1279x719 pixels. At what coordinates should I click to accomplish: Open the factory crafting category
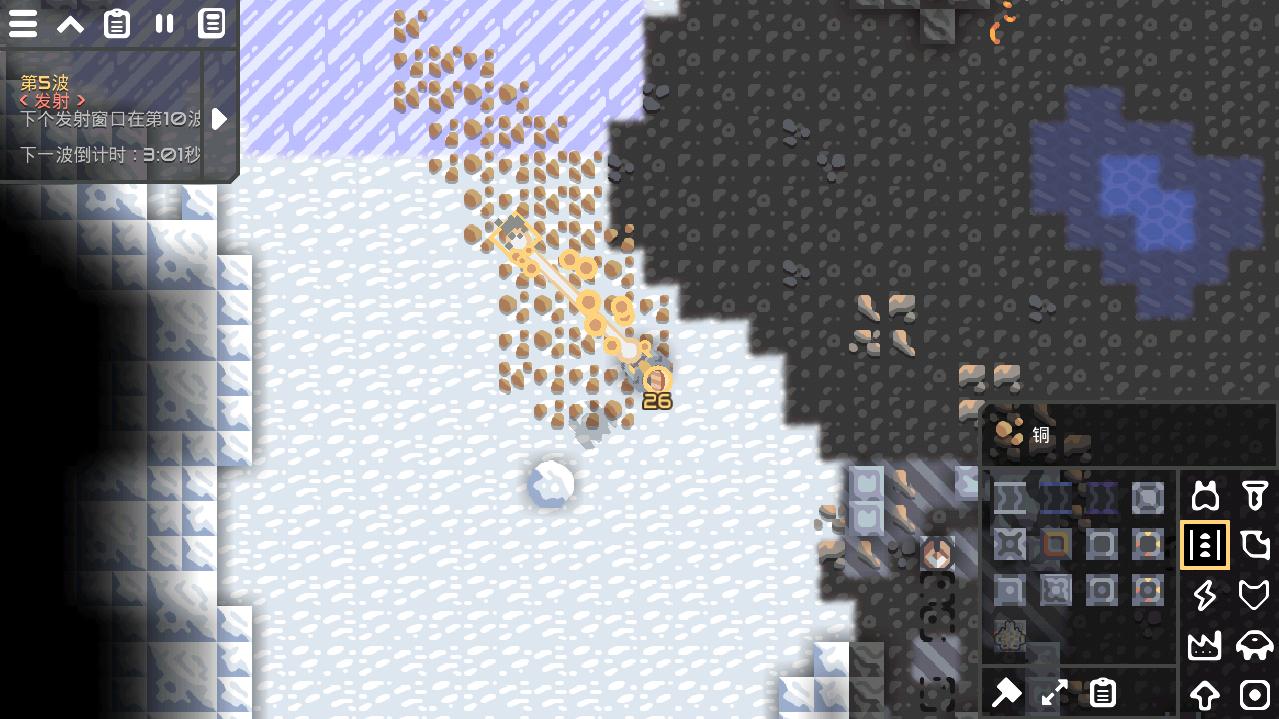click(x=1205, y=645)
